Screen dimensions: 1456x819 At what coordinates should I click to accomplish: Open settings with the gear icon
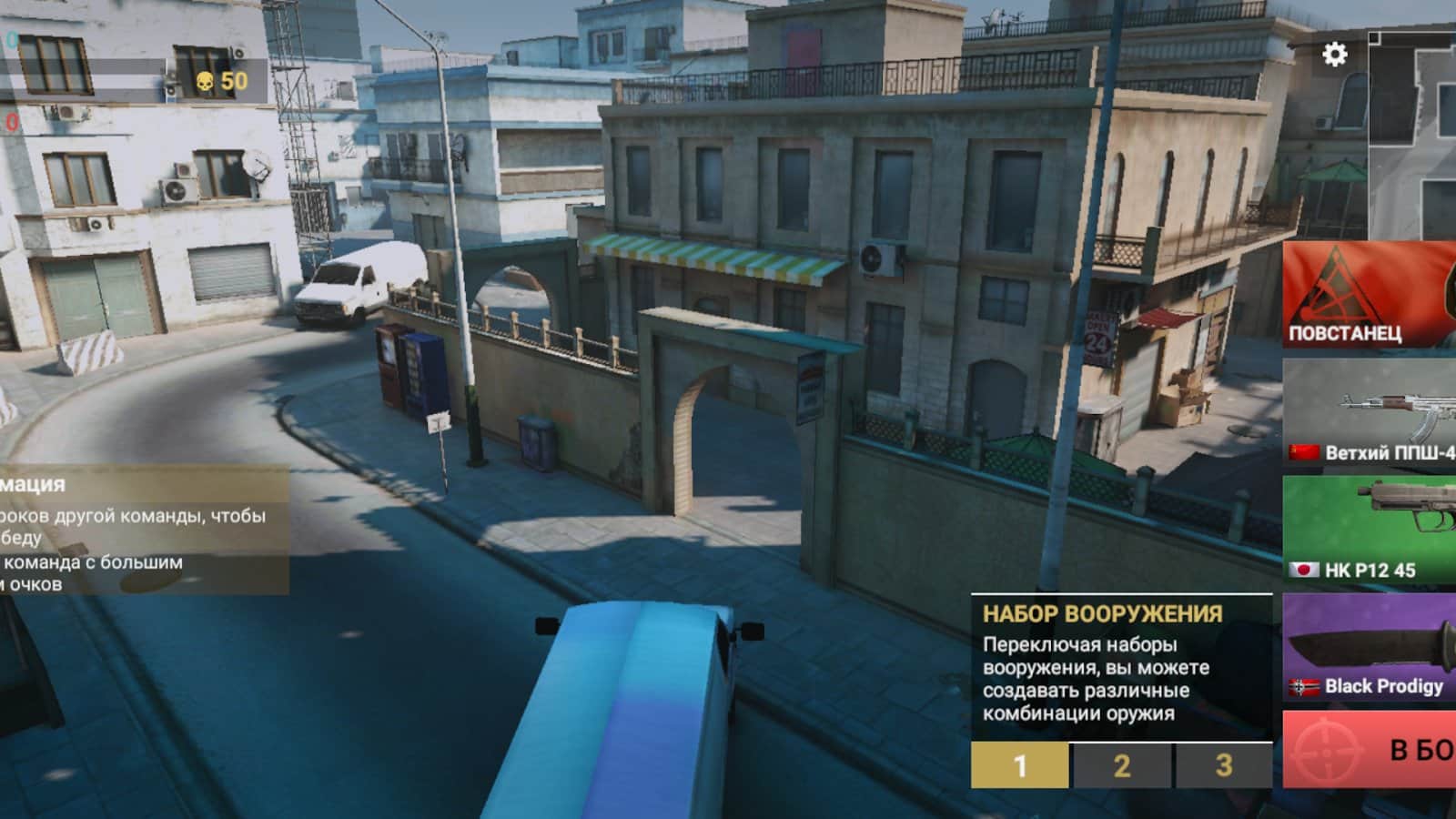click(1334, 55)
